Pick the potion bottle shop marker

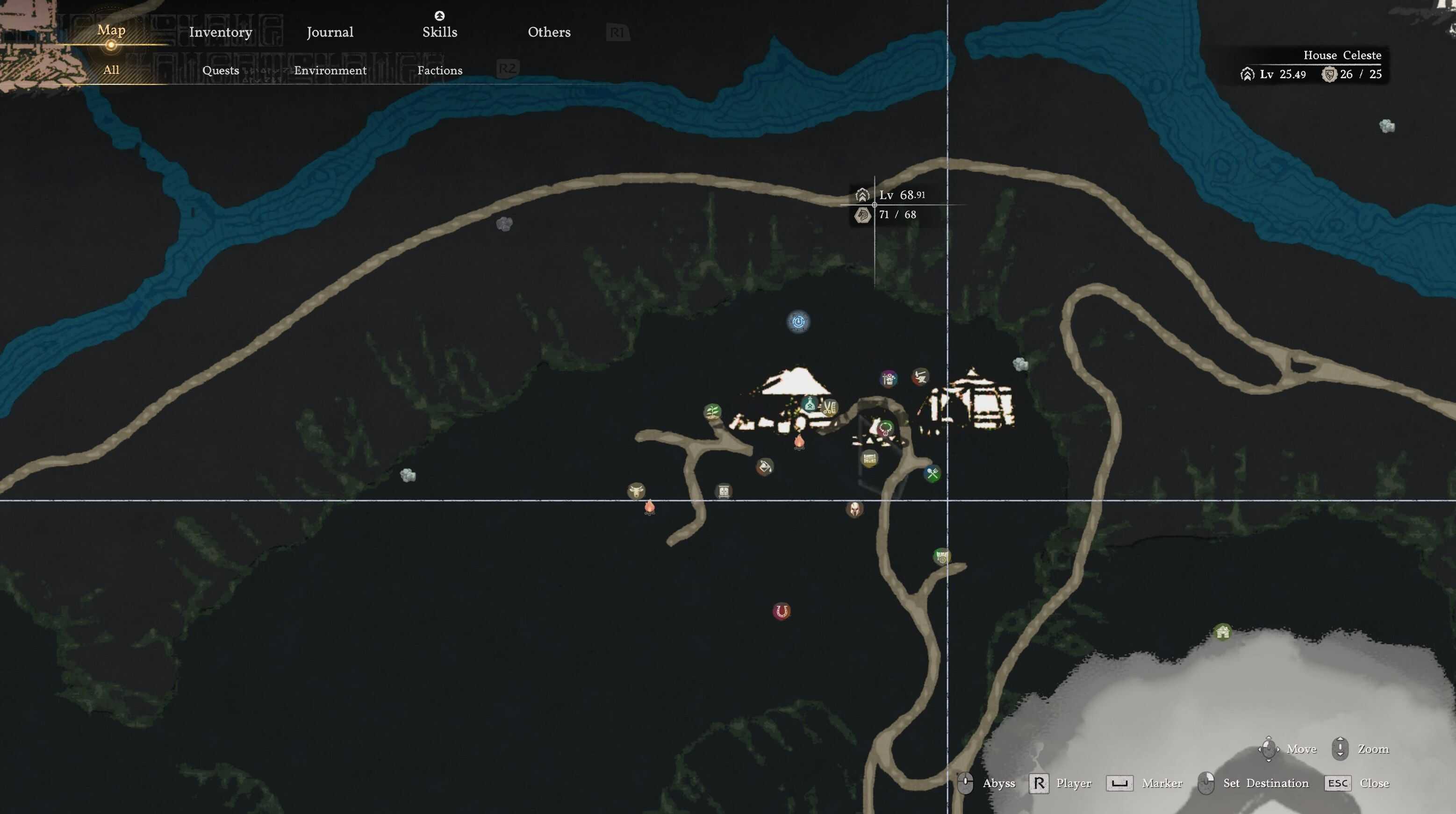[x=810, y=405]
